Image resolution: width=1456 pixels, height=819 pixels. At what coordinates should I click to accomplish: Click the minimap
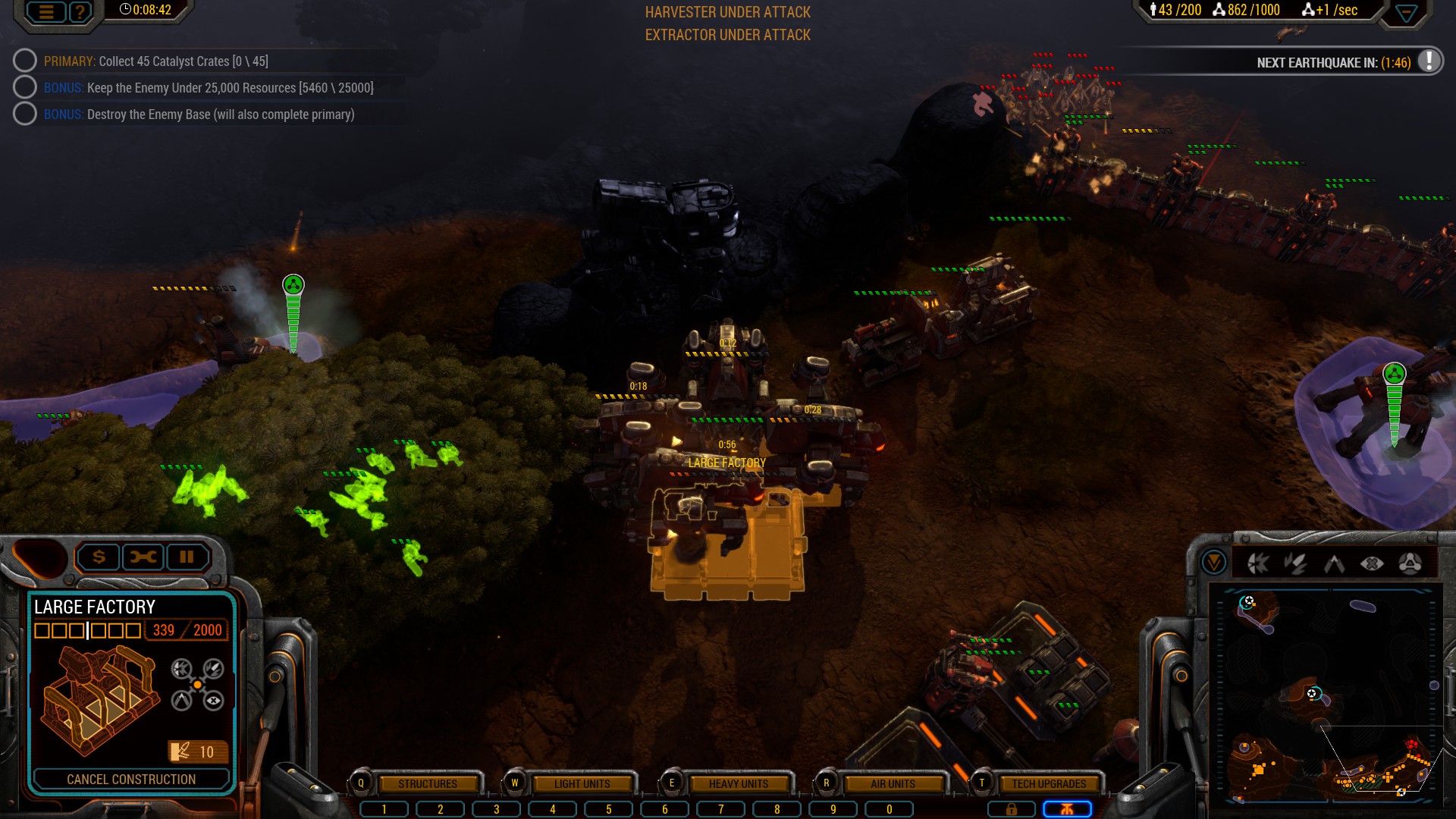pyautogui.click(x=1327, y=694)
